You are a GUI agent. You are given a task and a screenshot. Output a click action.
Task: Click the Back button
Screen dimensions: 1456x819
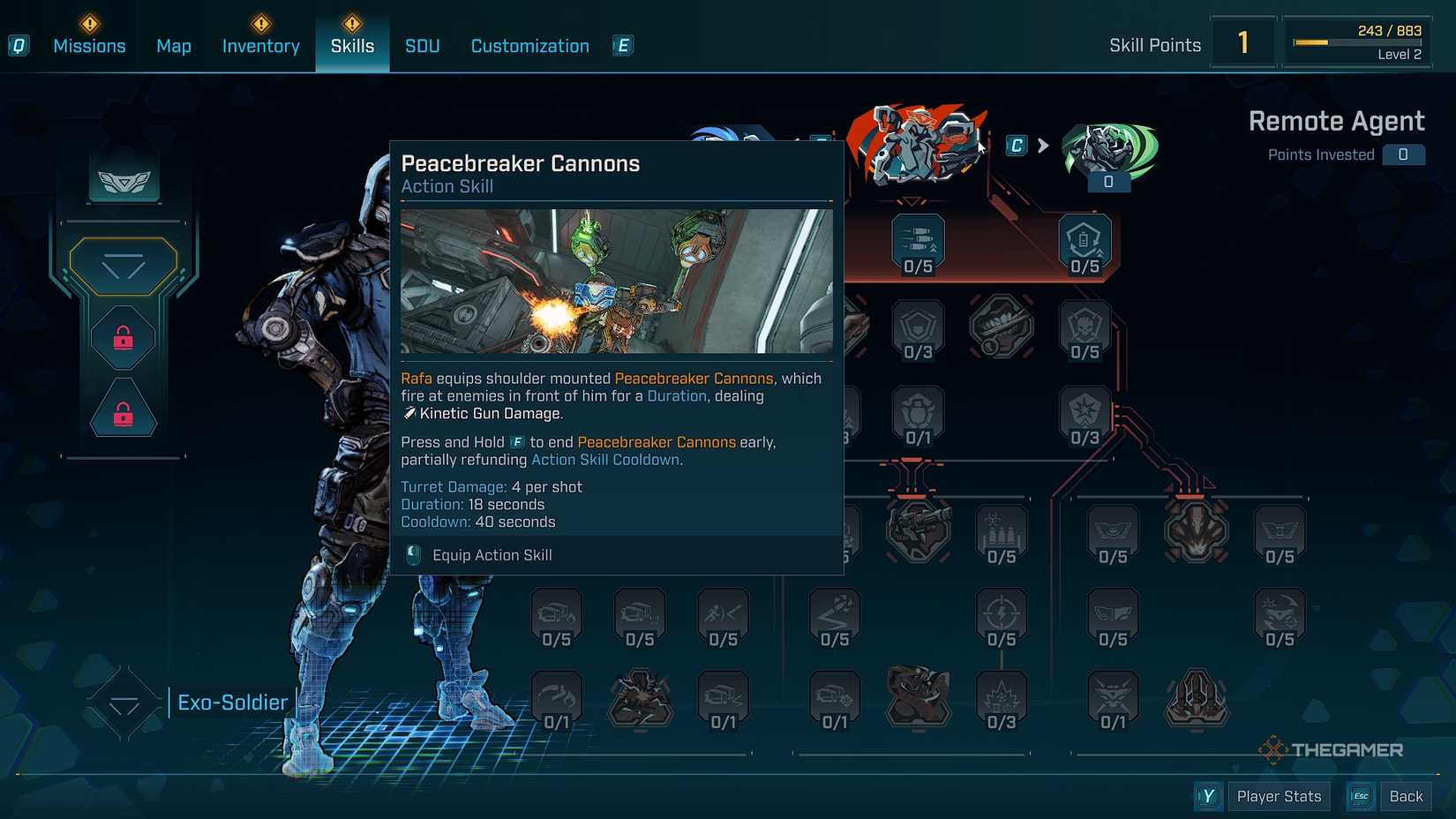click(1406, 795)
